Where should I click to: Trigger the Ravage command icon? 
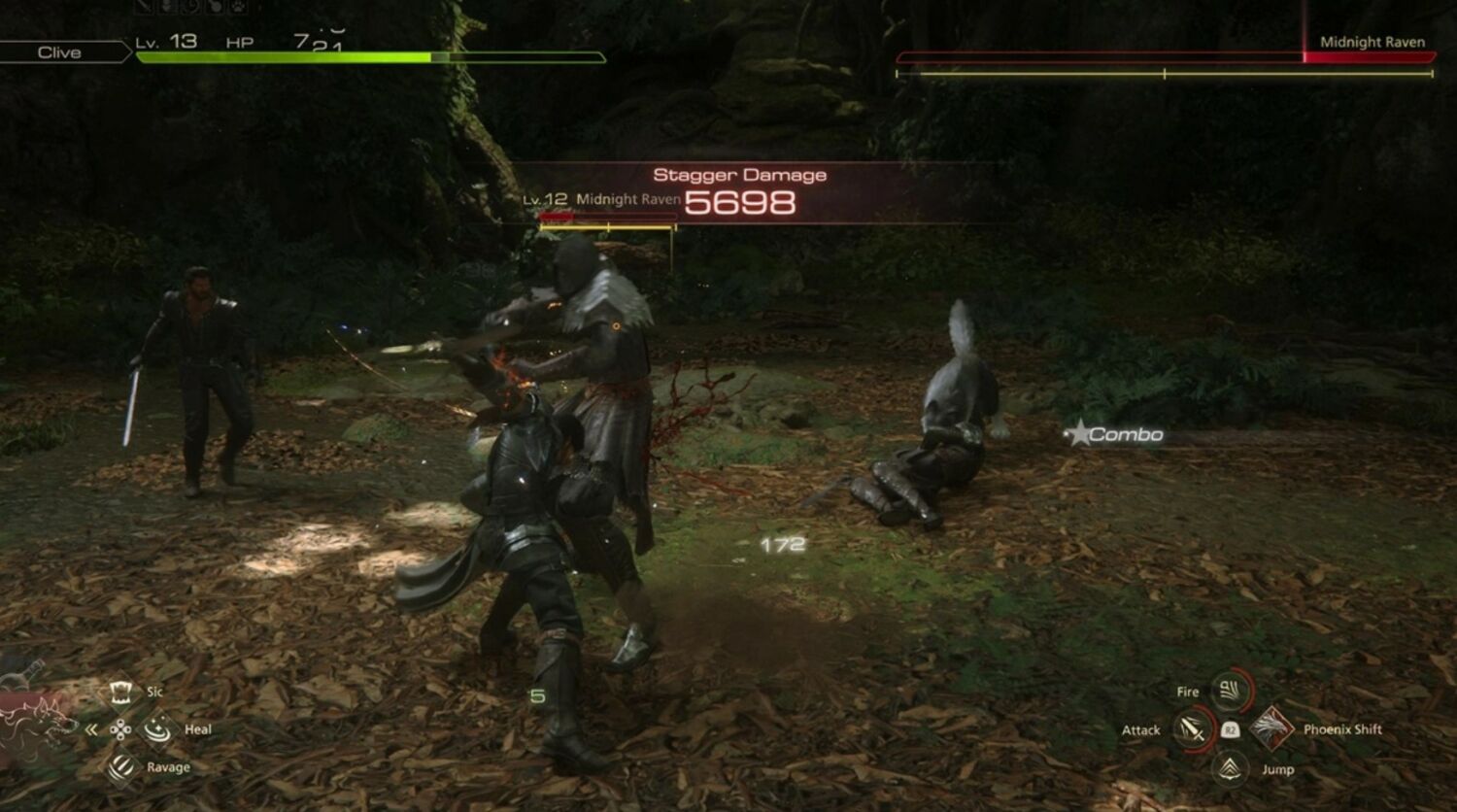121,767
